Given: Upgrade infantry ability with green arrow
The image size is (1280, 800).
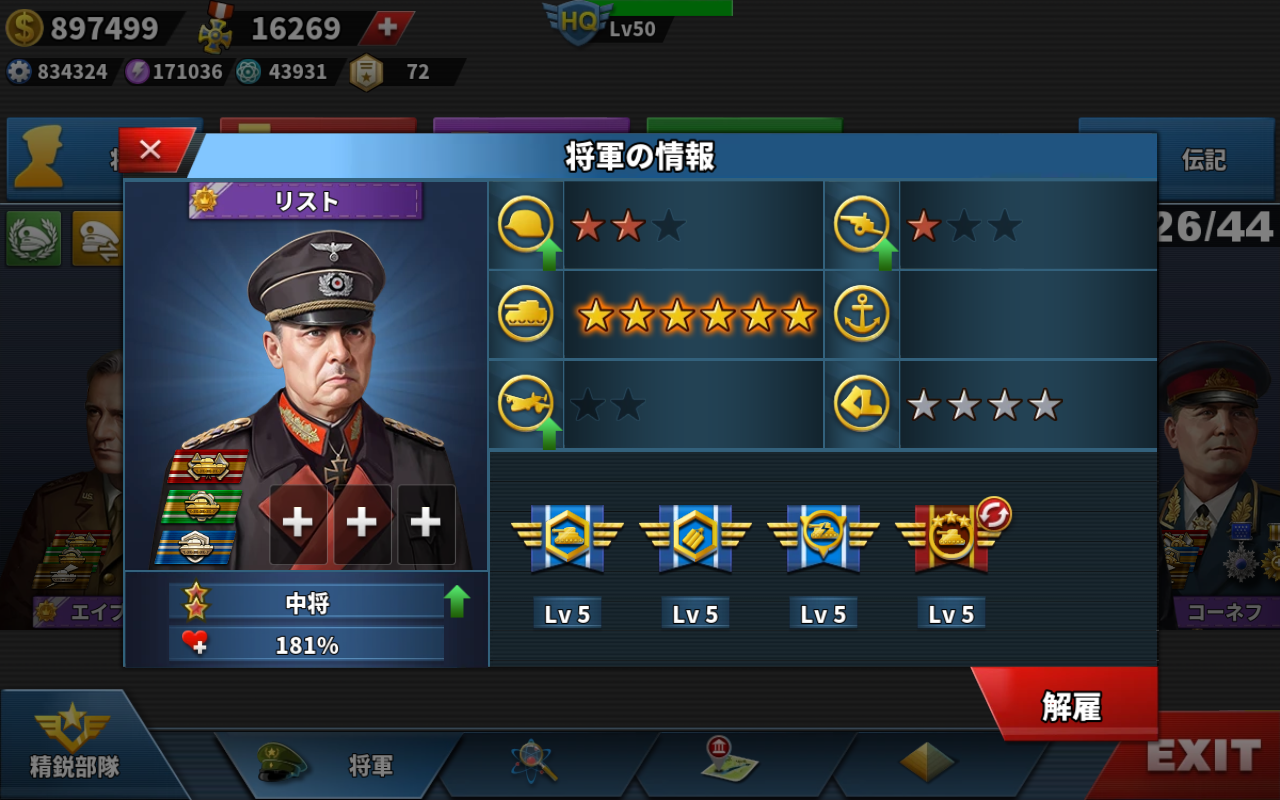Looking at the screenshot, I should click(548, 255).
